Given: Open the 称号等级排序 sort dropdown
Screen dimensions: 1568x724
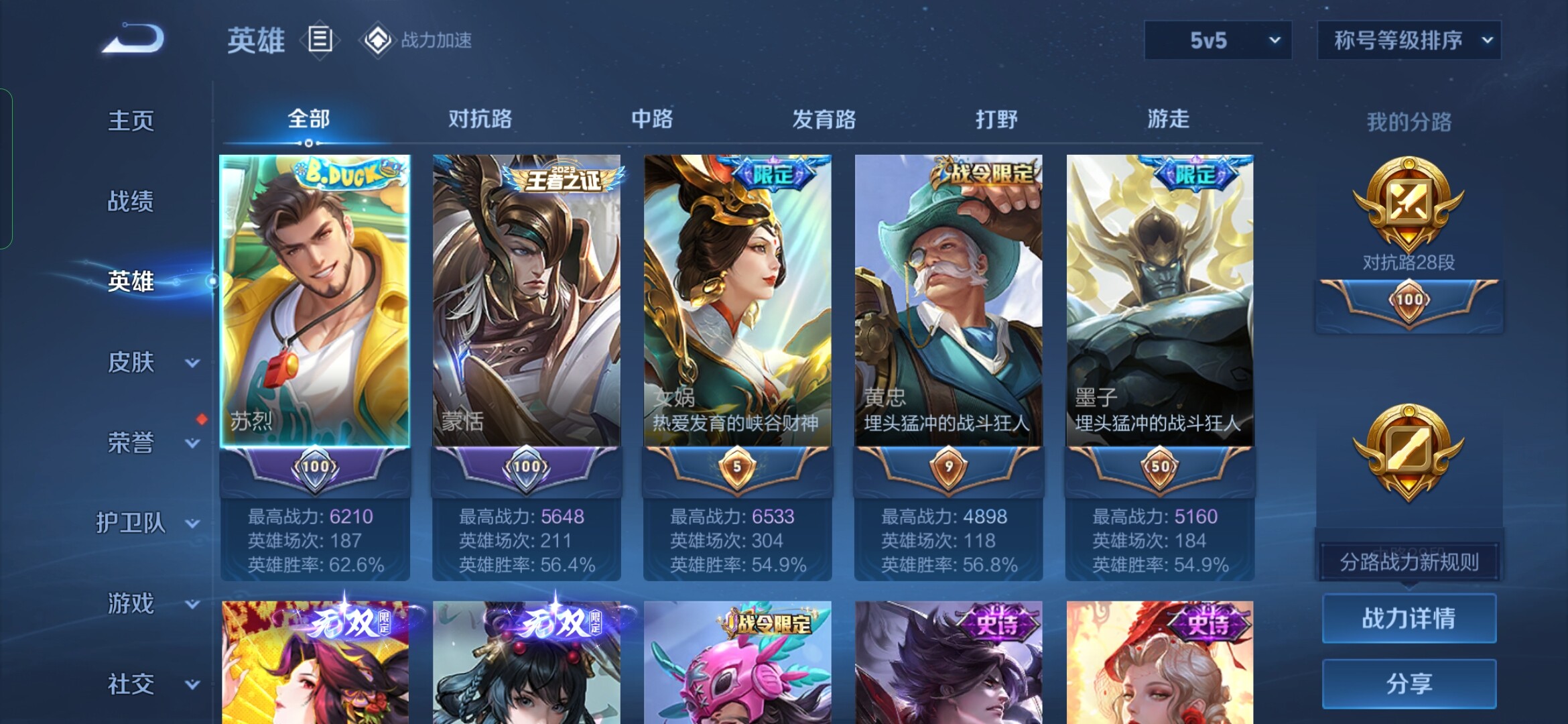Looking at the screenshot, I should click(x=1409, y=40).
